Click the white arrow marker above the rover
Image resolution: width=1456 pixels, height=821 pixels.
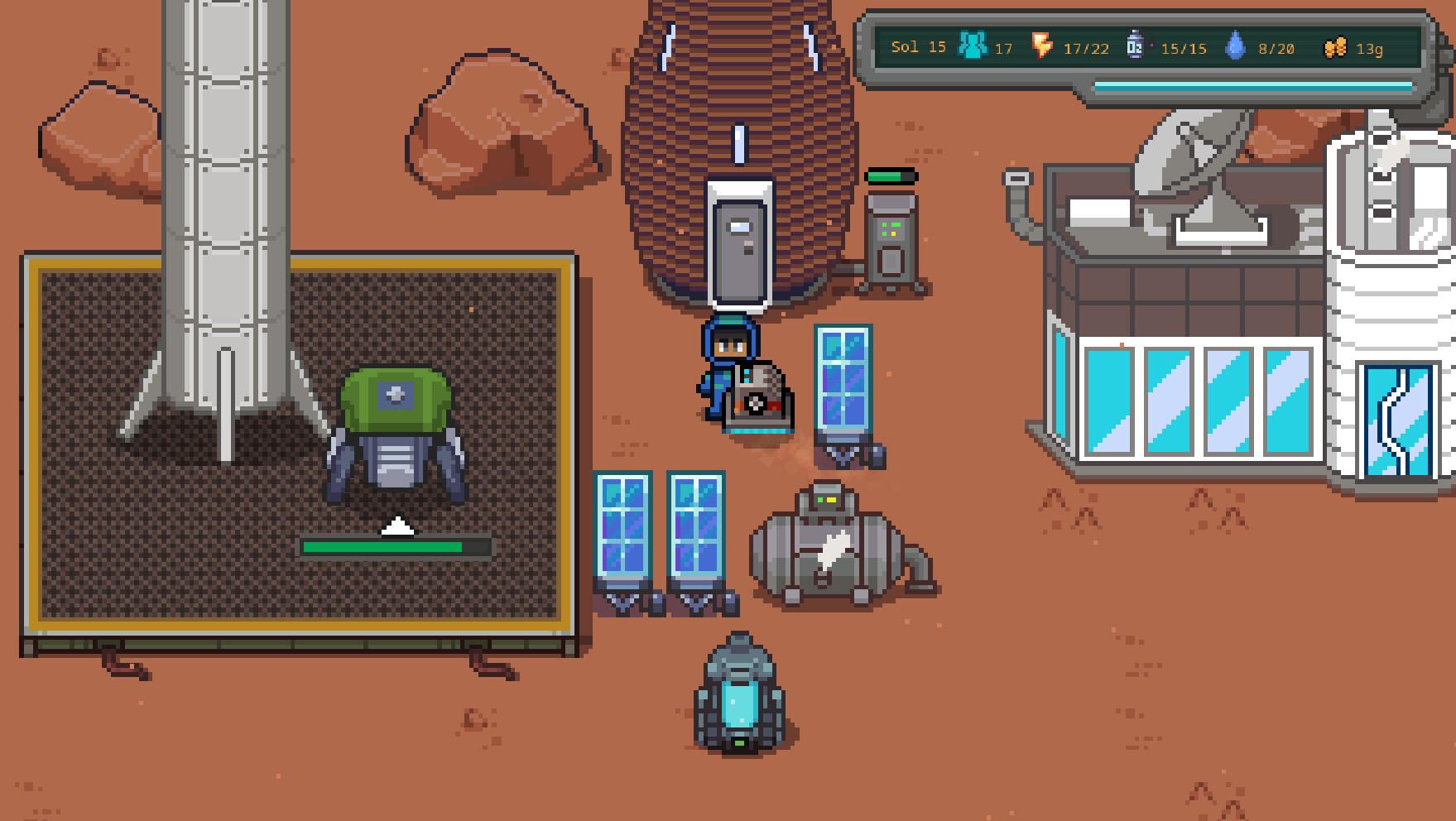(399, 524)
